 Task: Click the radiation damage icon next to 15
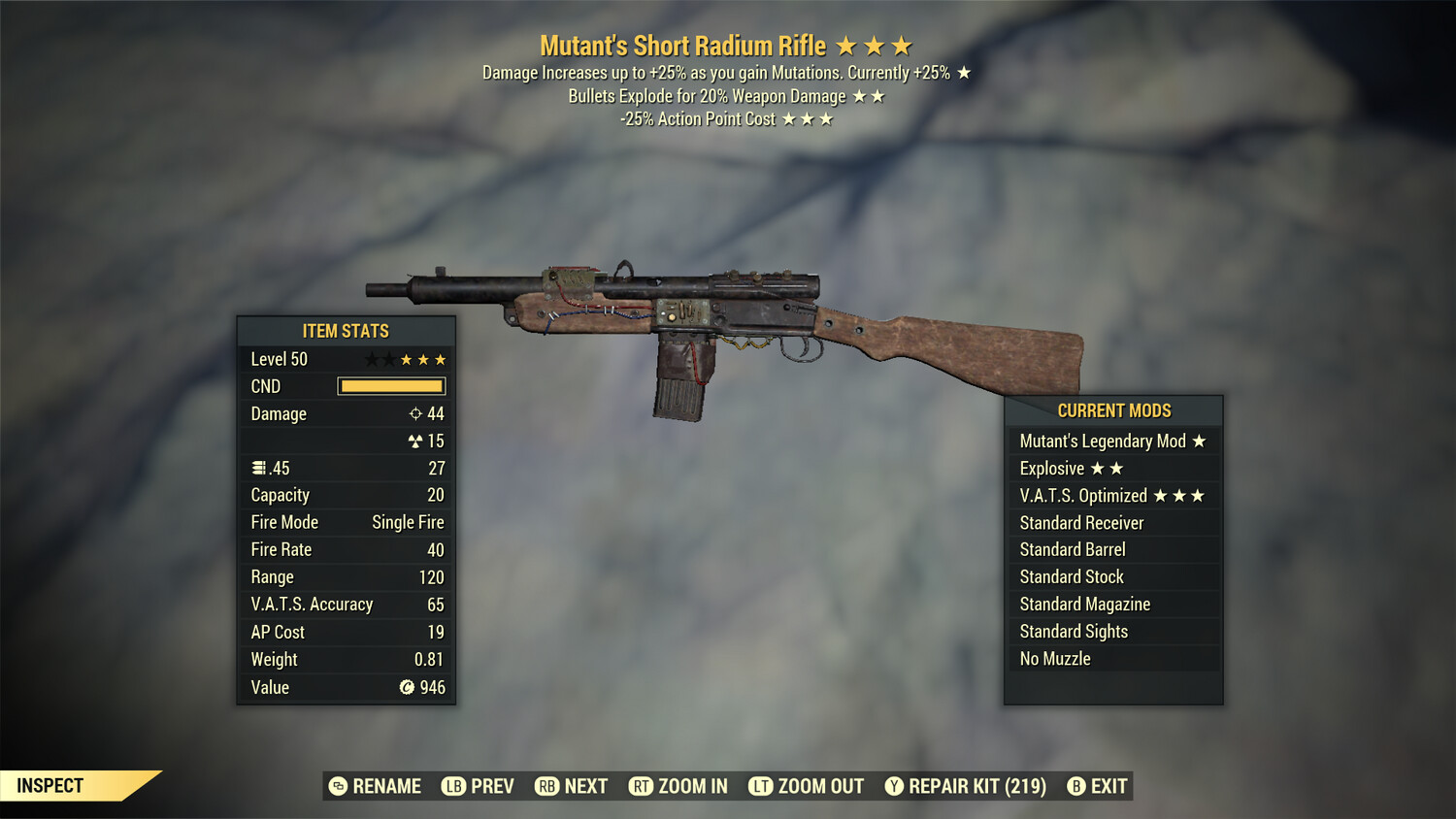click(x=414, y=441)
